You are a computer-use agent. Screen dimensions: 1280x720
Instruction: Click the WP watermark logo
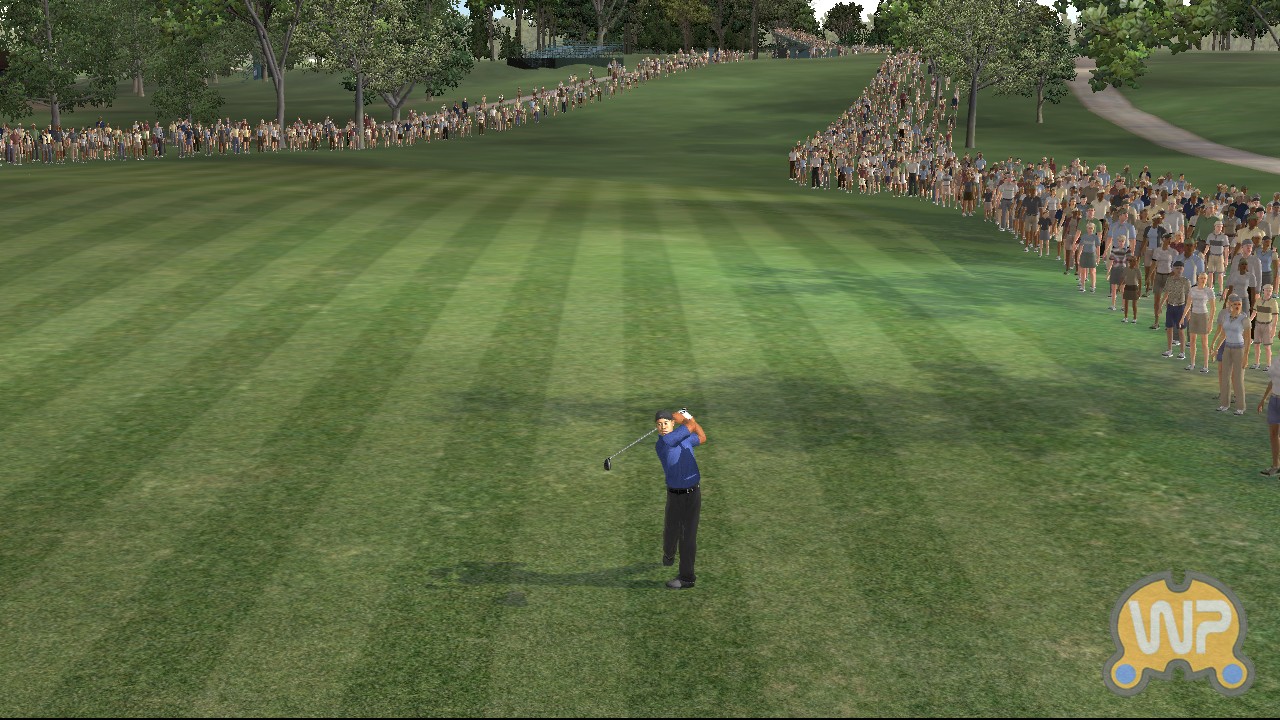[1179, 632]
